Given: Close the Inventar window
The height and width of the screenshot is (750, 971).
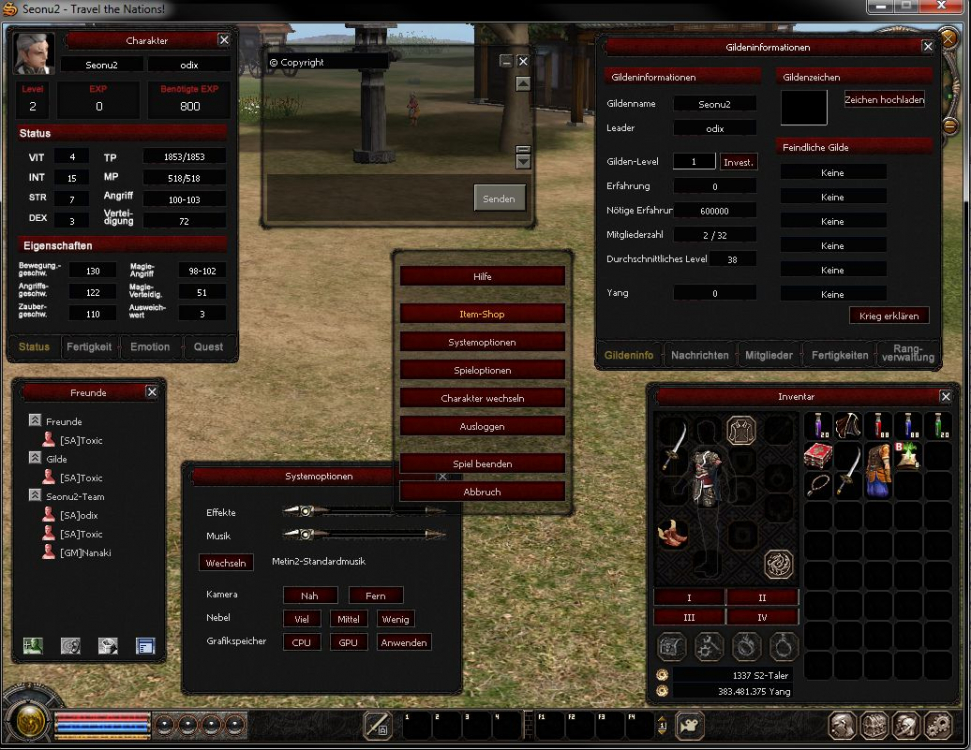Looking at the screenshot, I should (x=945, y=396).
